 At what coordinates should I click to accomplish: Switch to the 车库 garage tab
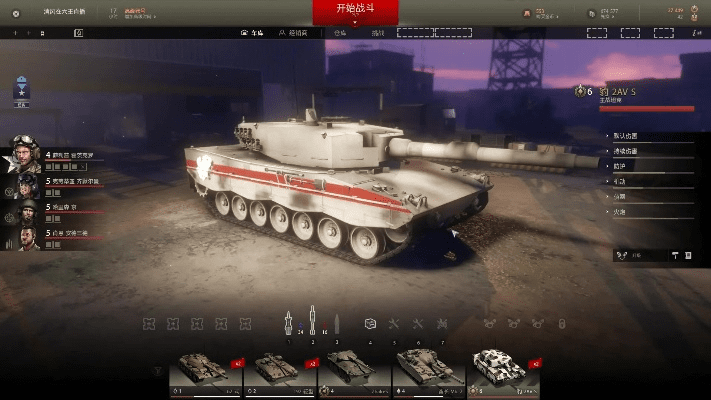point(260,33)
